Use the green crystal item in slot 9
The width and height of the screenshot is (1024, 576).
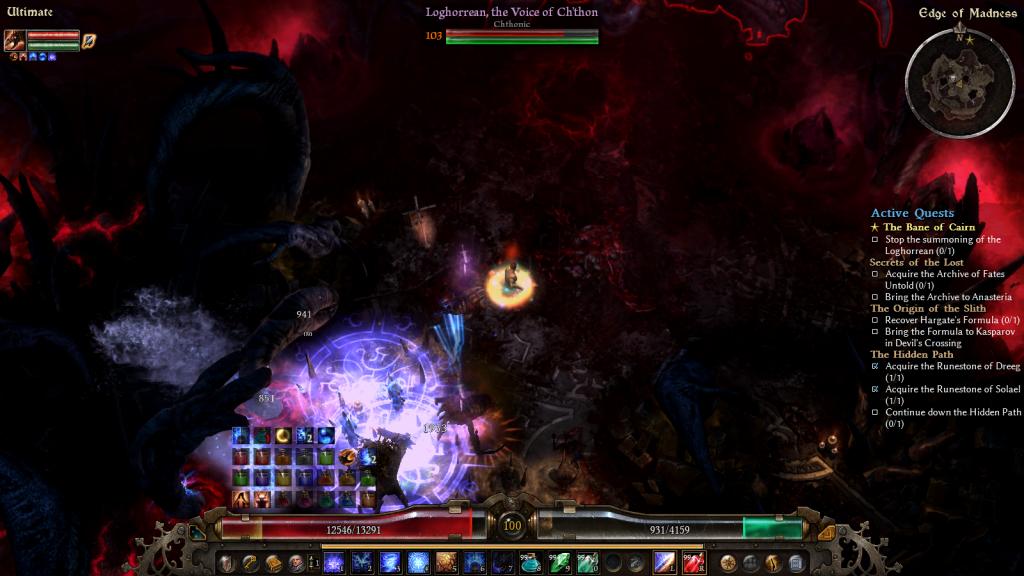(x=560, y=563)
